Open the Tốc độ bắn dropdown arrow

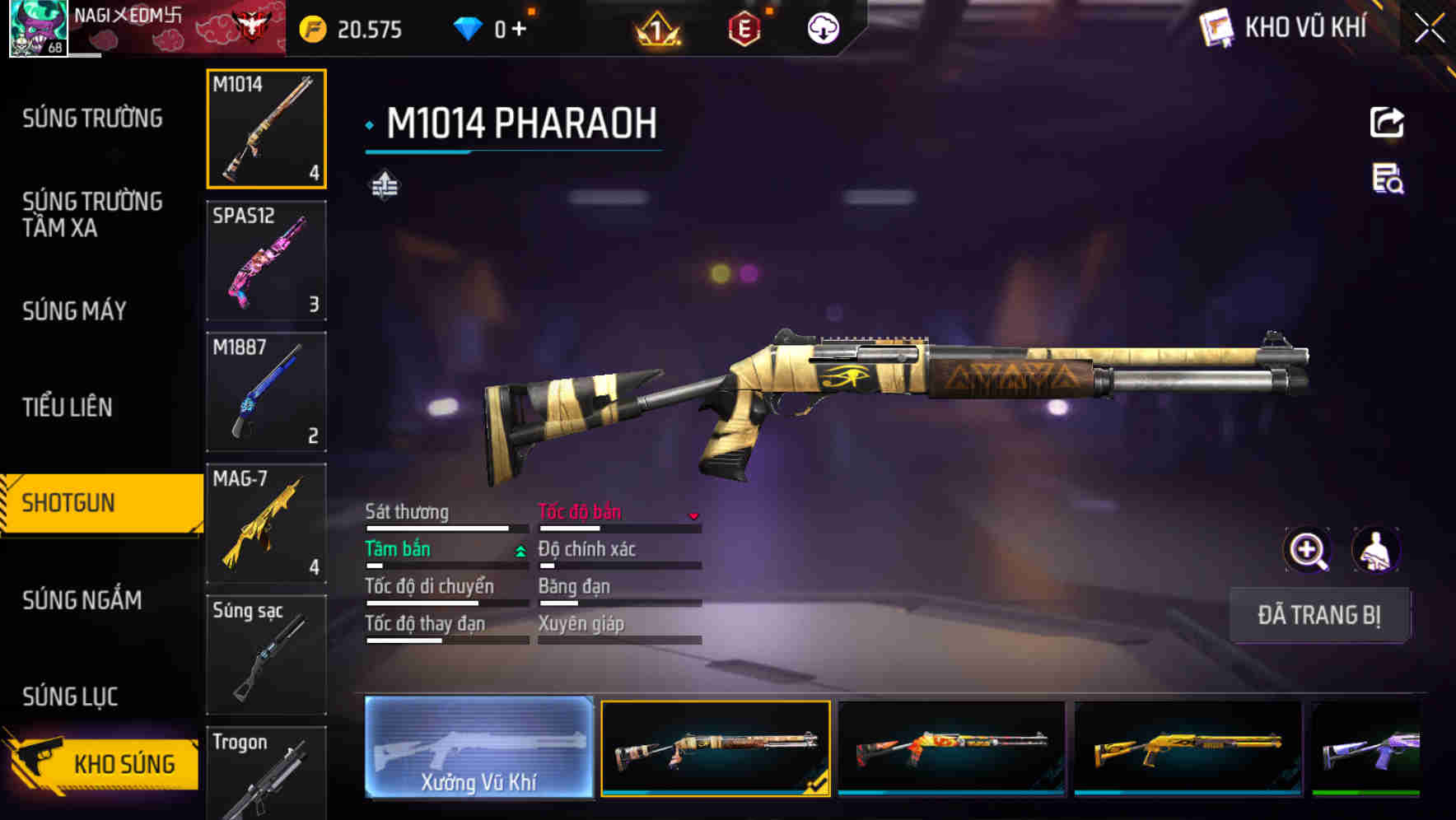694,515
